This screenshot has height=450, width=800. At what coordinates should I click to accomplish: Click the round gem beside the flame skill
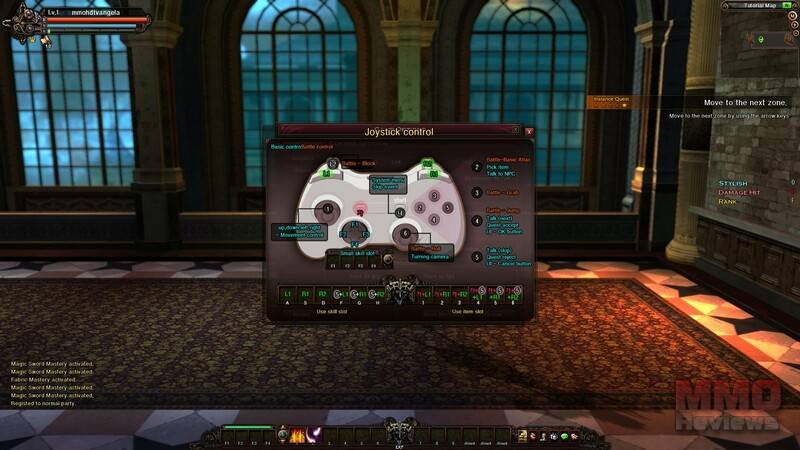[x=283, y=433]
